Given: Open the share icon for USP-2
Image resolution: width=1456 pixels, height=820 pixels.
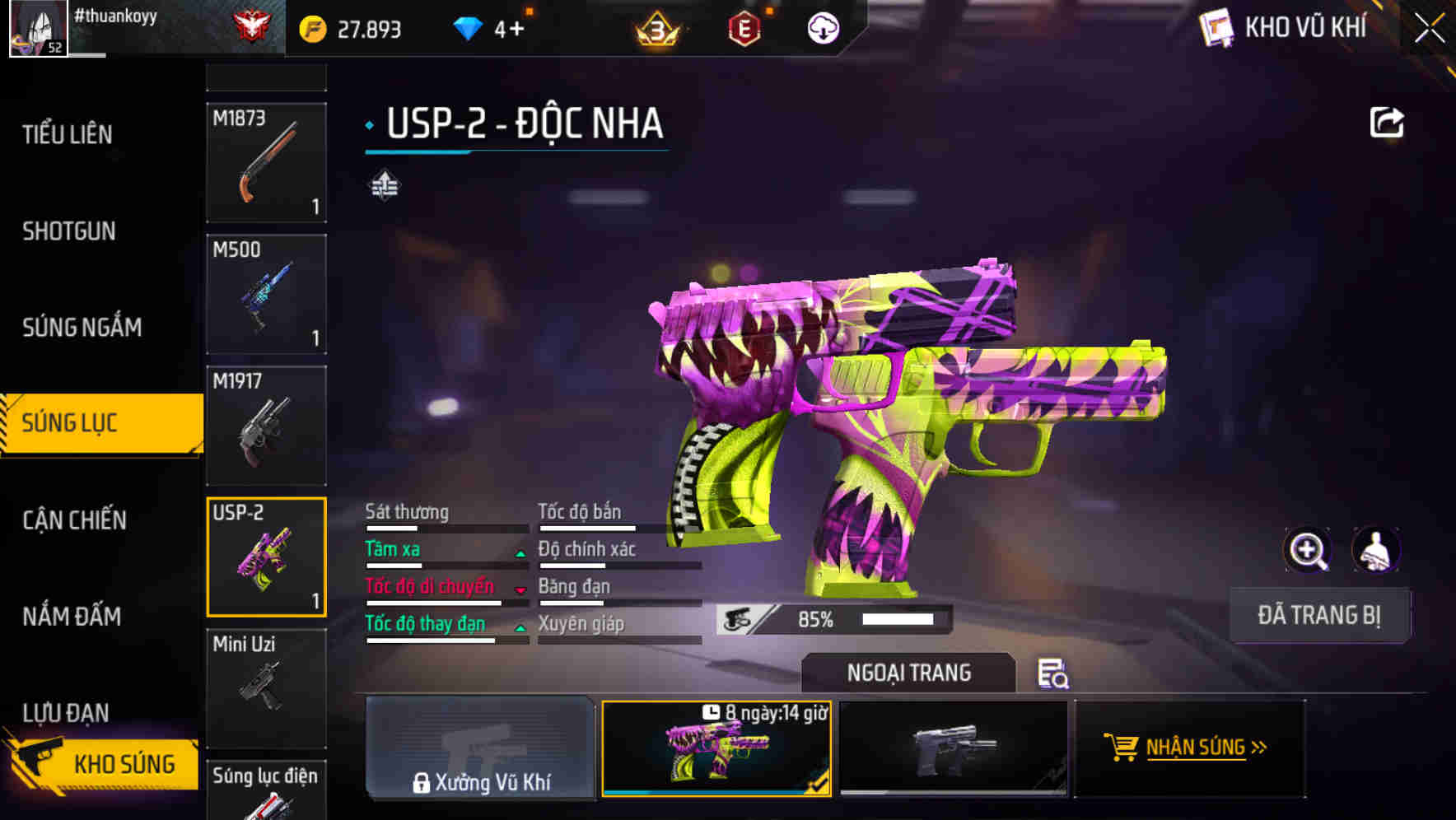Looking at the screenshot, I should (x=1388, y=122).
